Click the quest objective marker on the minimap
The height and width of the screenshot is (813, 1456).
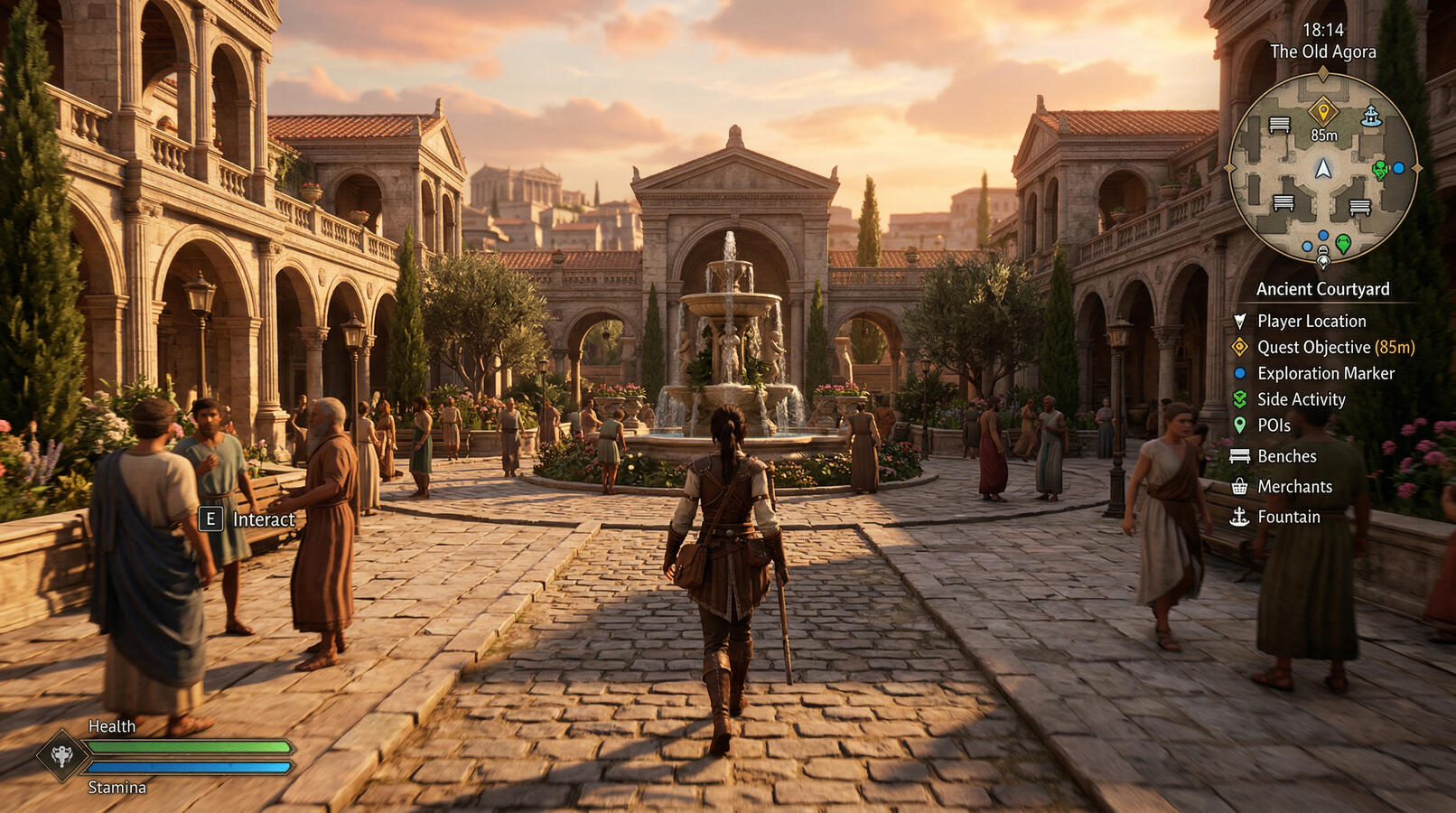point(1323,112)
